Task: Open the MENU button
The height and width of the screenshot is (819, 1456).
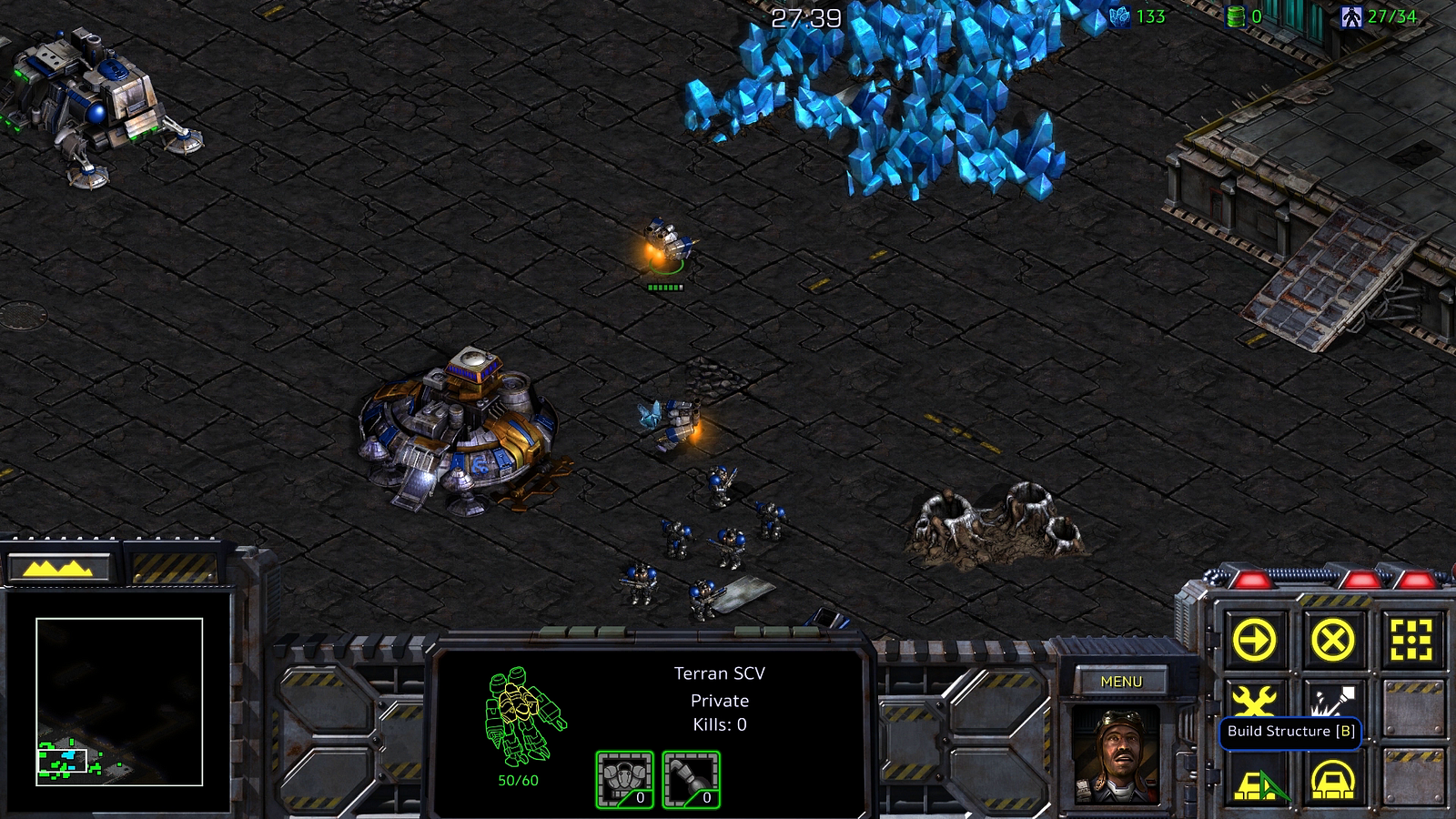Action: (1120, 682)
